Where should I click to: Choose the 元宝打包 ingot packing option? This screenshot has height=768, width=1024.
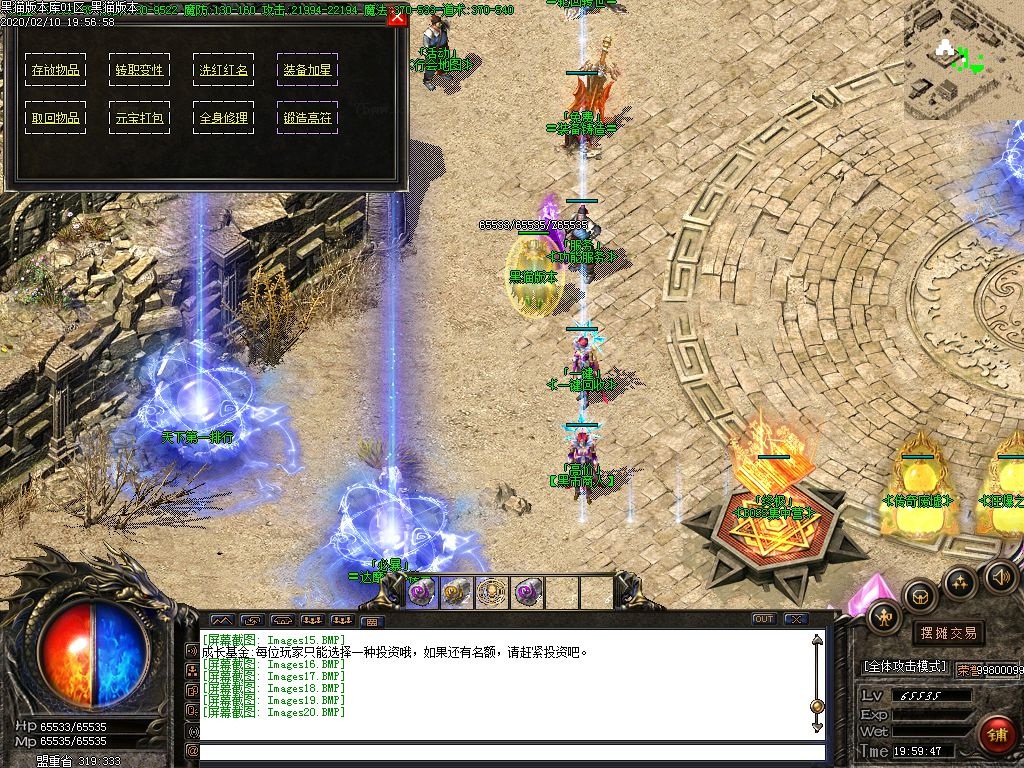[139, 117]
